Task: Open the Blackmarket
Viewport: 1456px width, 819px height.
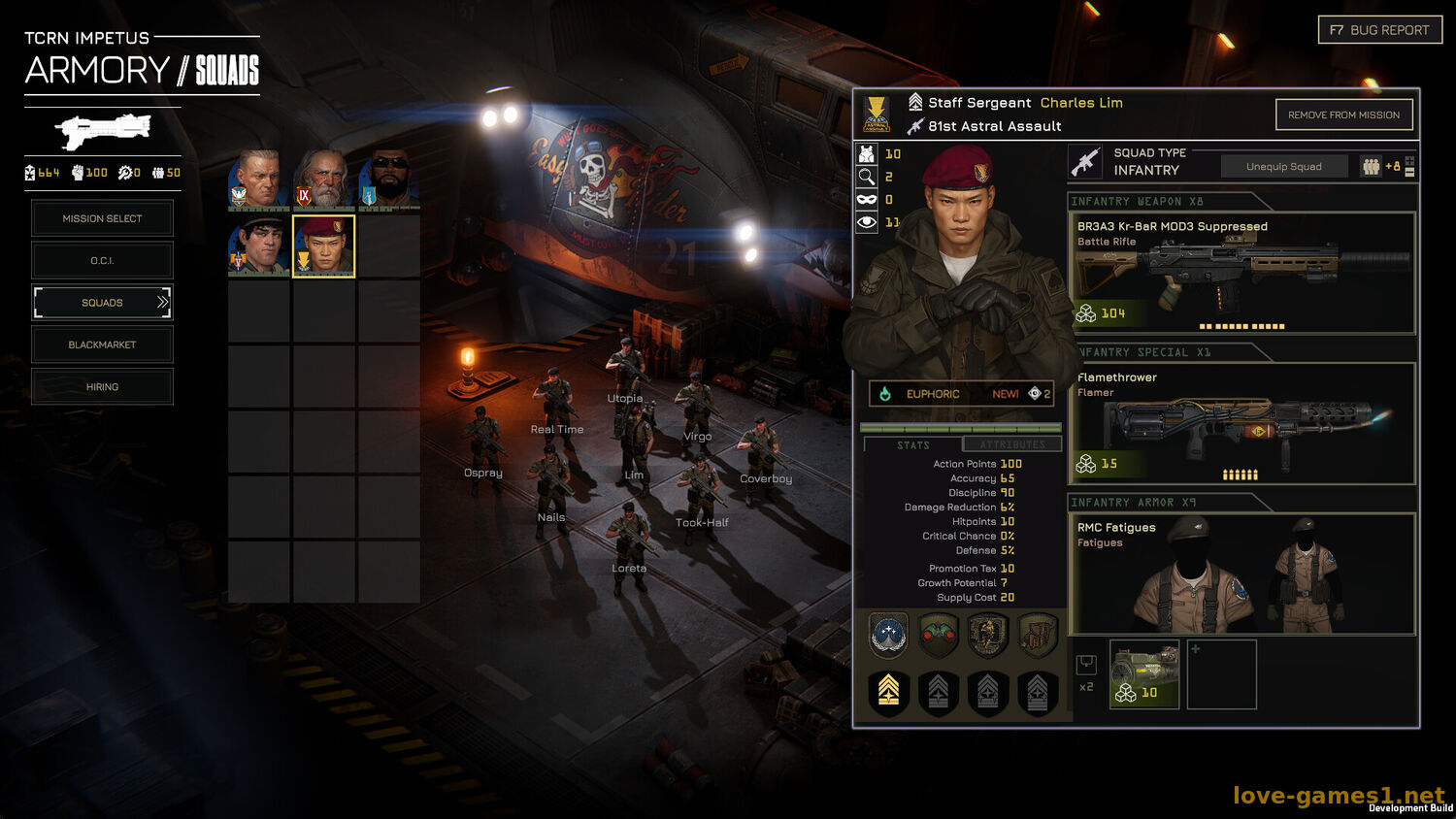Action: [102, 344]
